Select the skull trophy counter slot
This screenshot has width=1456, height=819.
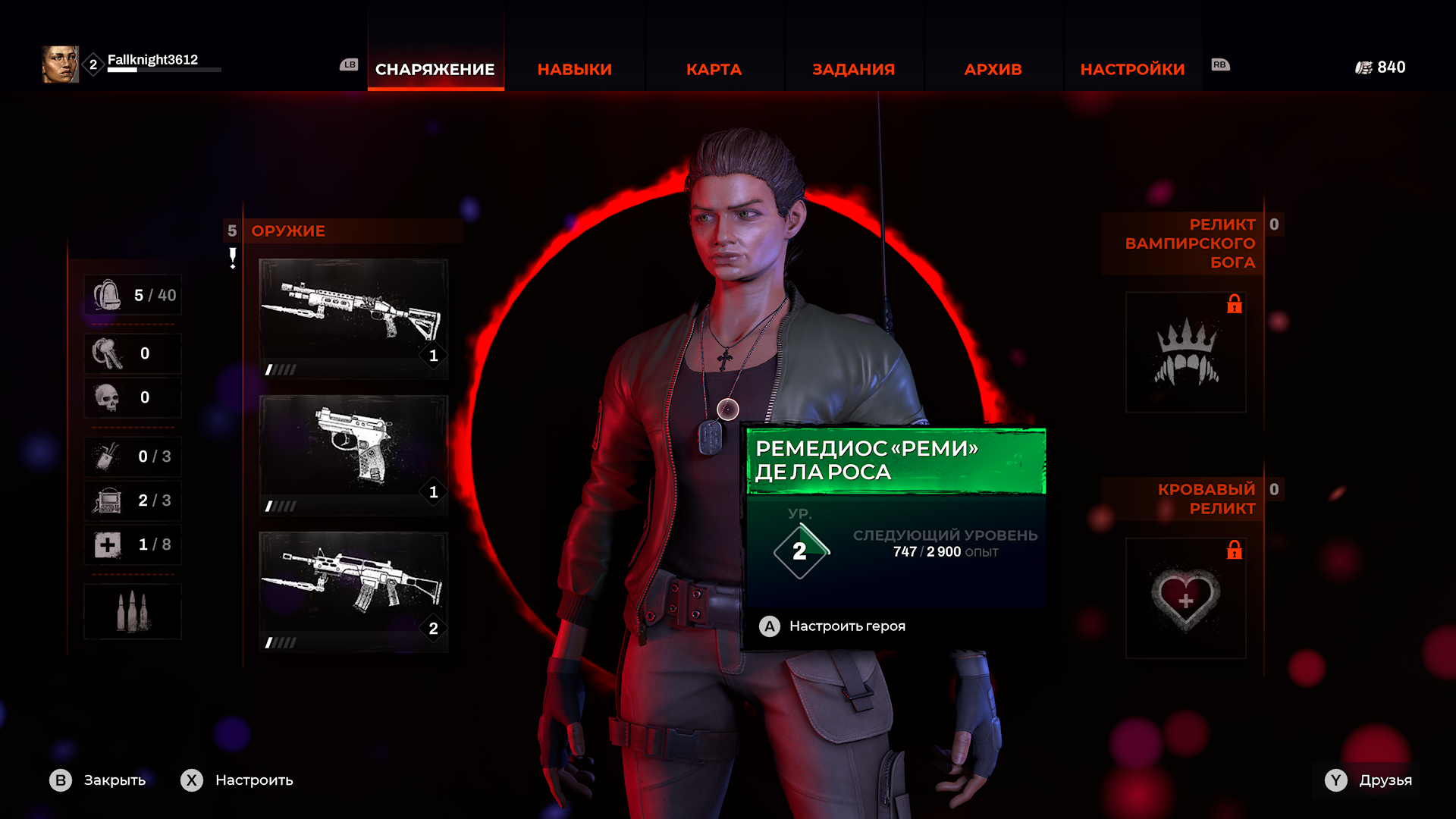[x=133, y=397]
